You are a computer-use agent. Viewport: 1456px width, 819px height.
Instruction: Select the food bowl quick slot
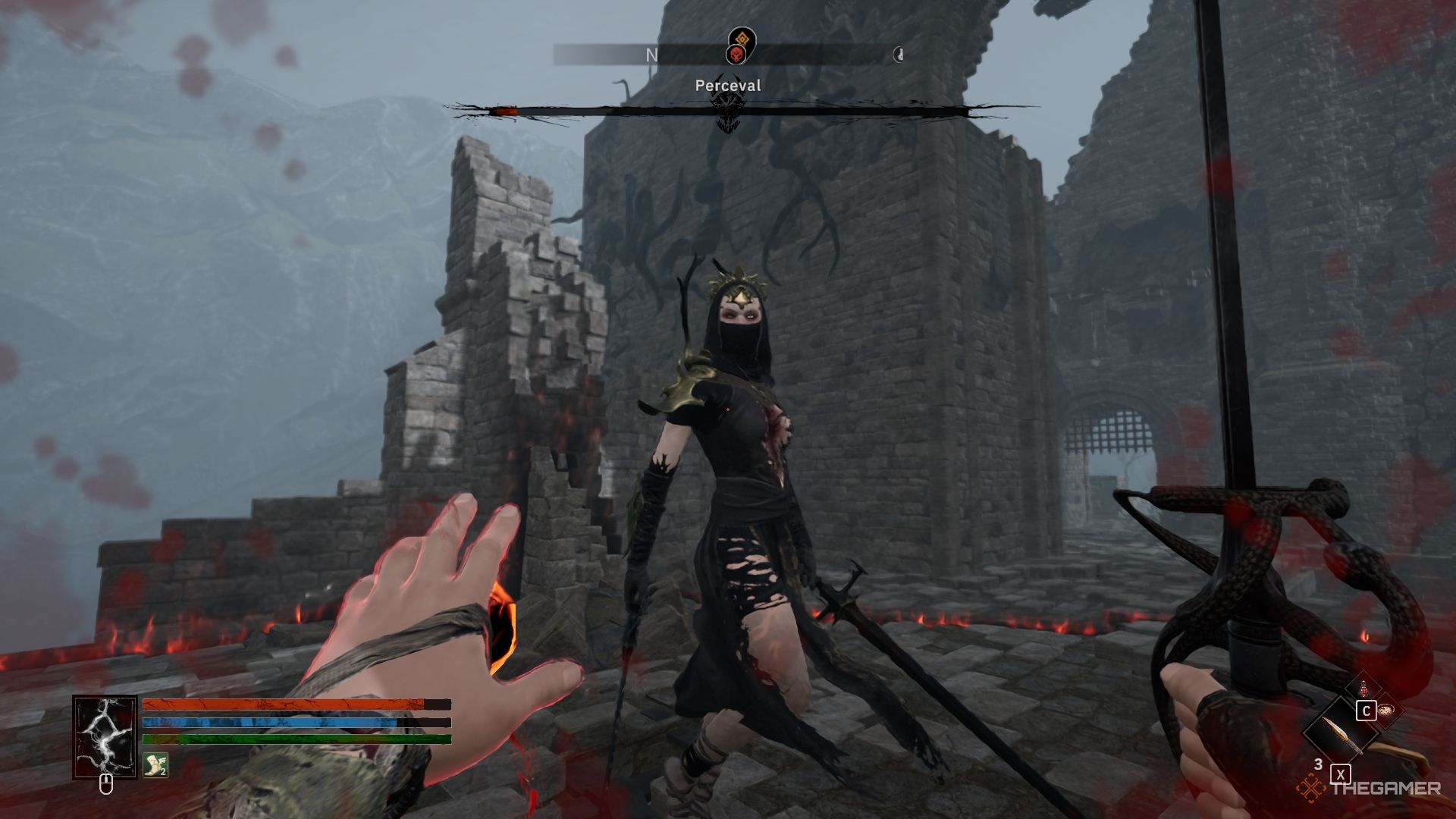click(x=1387, y=711)
